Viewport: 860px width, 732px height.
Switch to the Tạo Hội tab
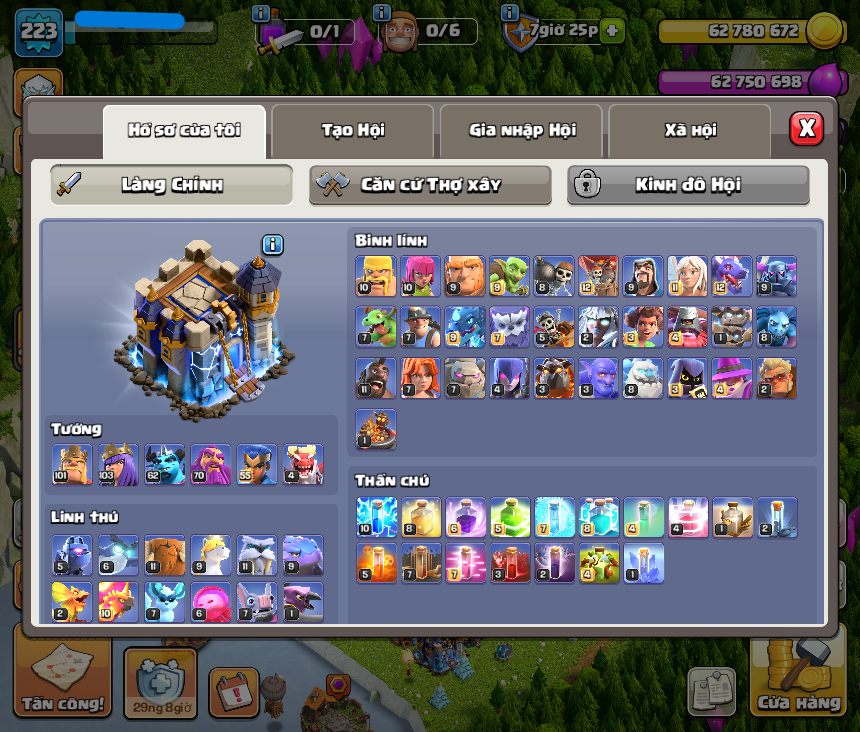click(x=352, y=130)
